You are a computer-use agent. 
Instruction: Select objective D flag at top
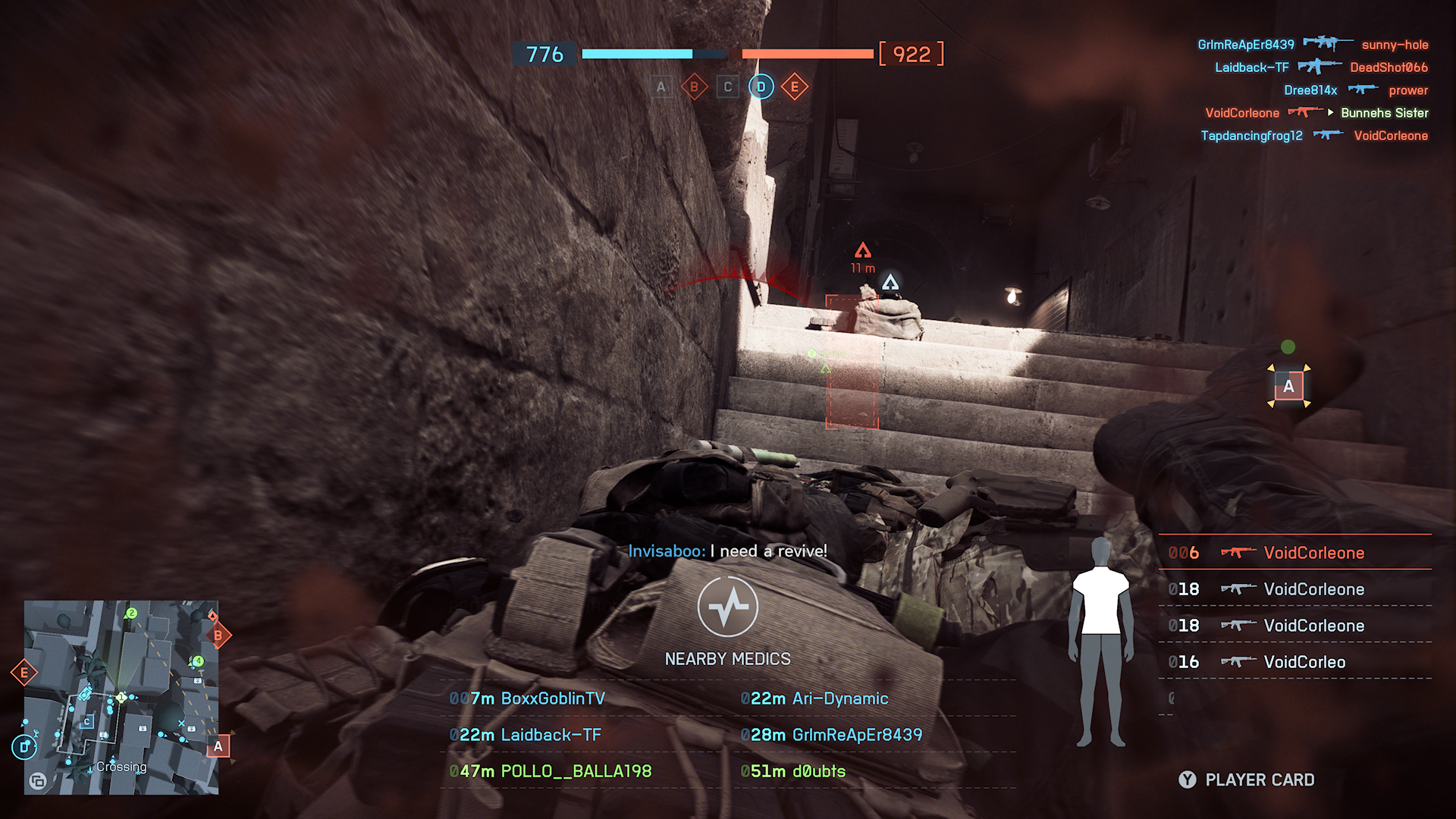point(761,87)
